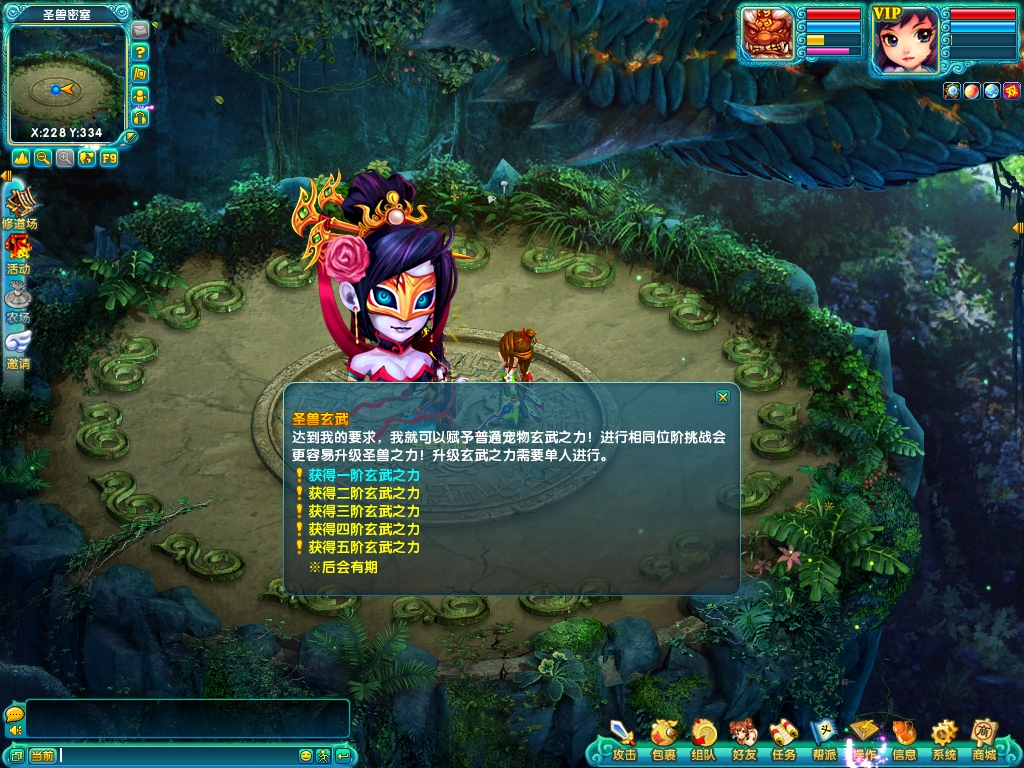
Task: Open the smiley emoji picker in chat
Action: (x=306, y=756)
